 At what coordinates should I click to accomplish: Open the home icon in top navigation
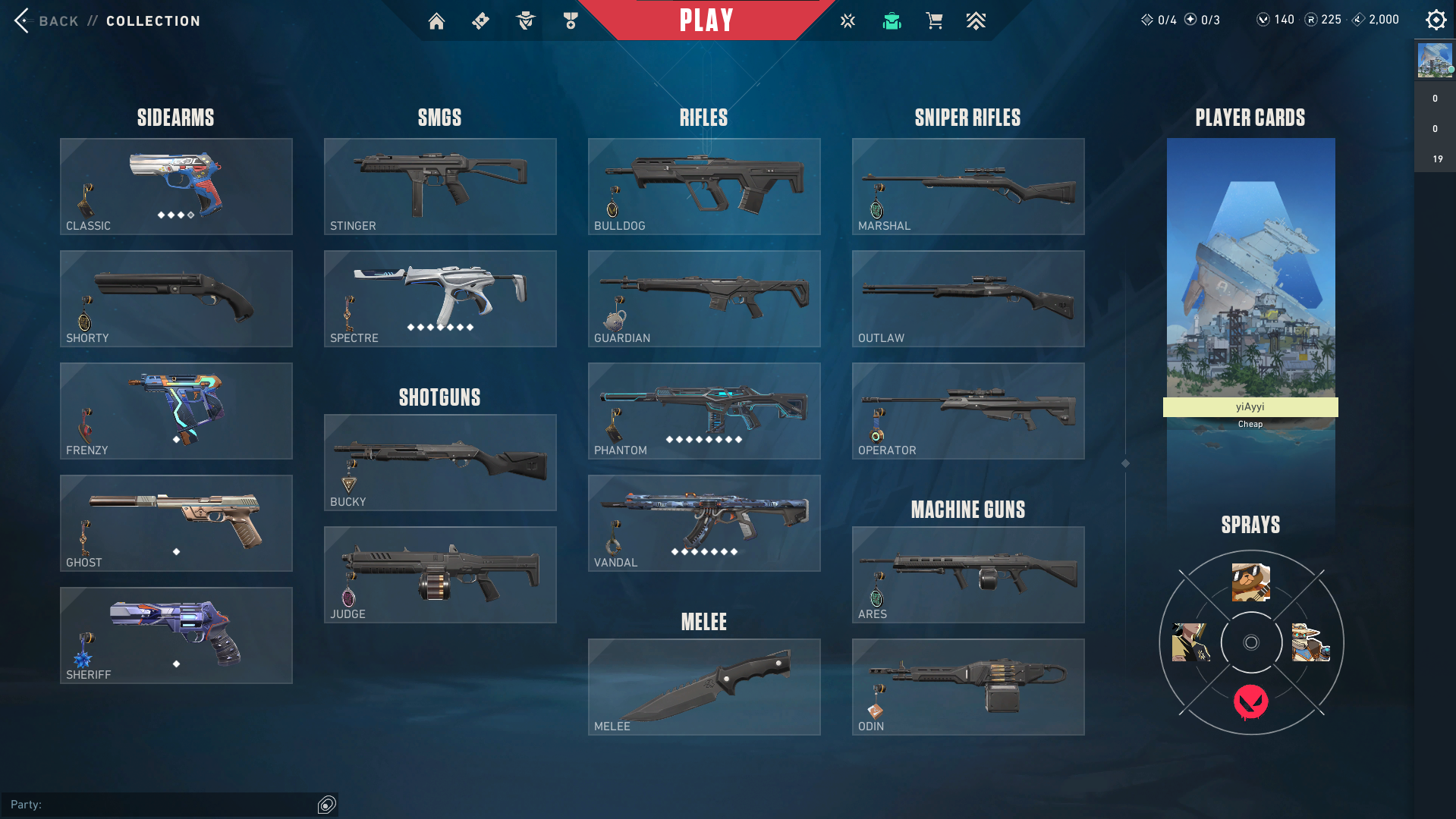(x=436, y=21)
